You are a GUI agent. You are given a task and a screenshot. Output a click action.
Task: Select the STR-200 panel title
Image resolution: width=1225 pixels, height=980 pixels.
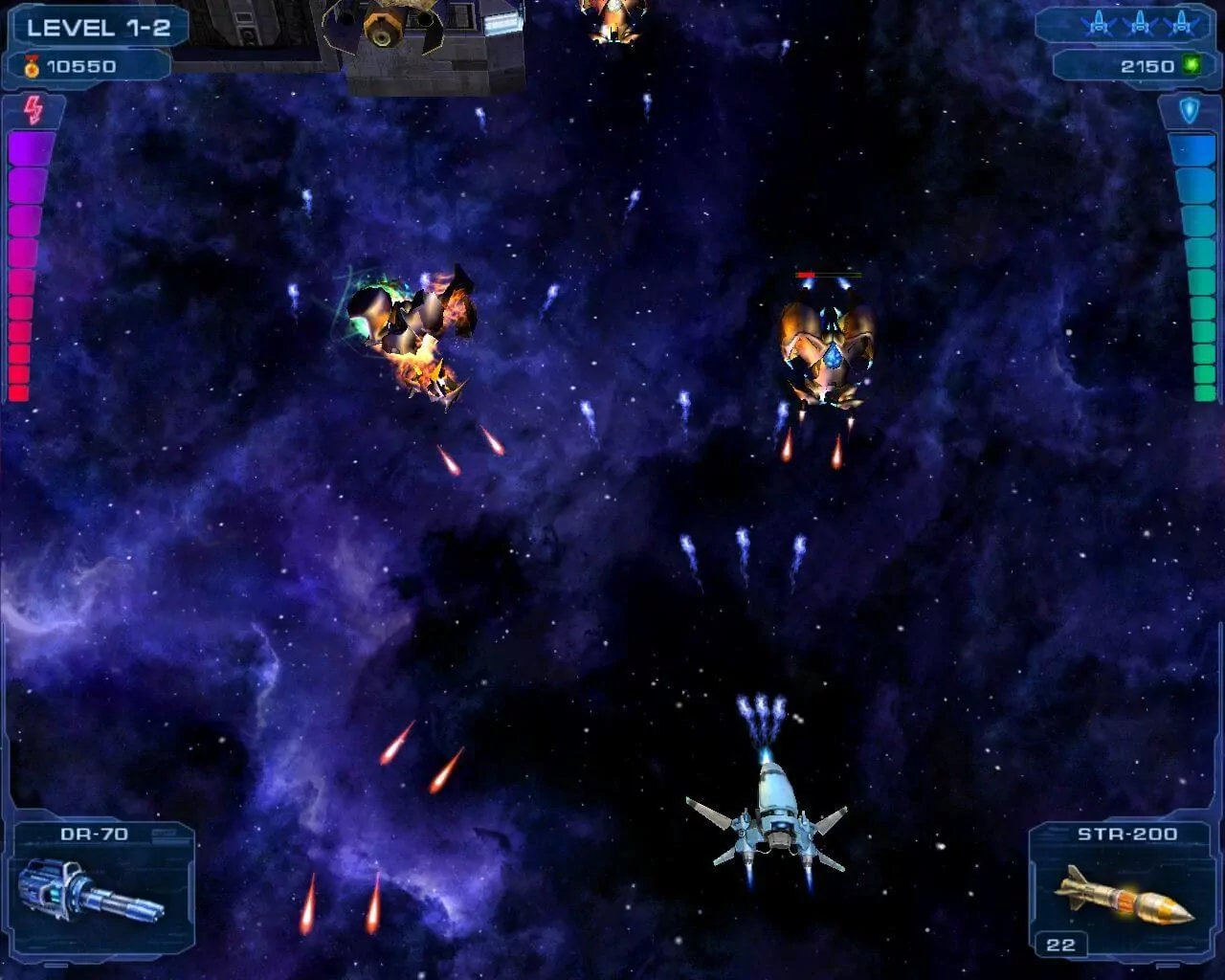[1126, 833]
